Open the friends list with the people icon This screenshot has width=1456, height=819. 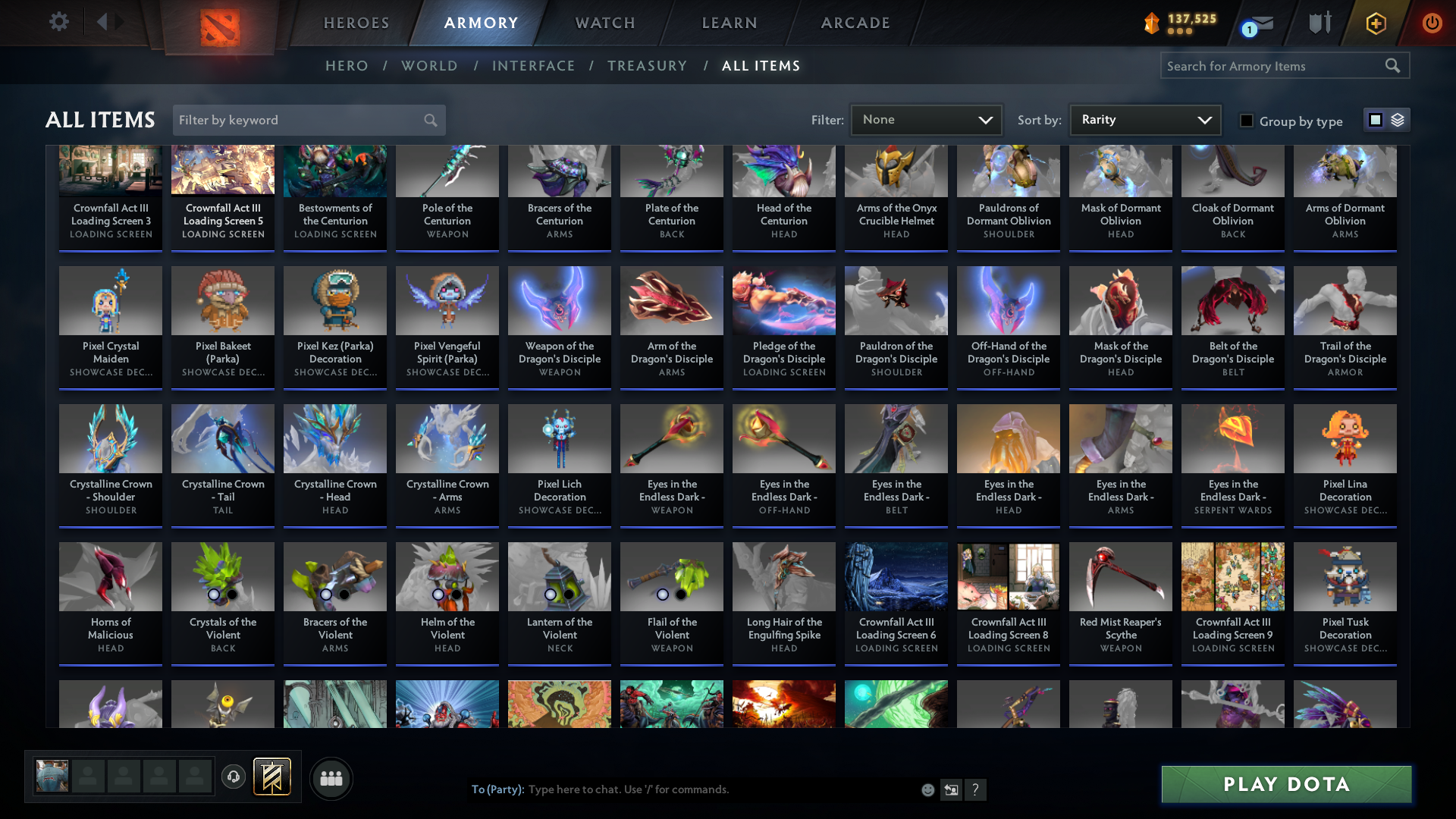point(331,778)
